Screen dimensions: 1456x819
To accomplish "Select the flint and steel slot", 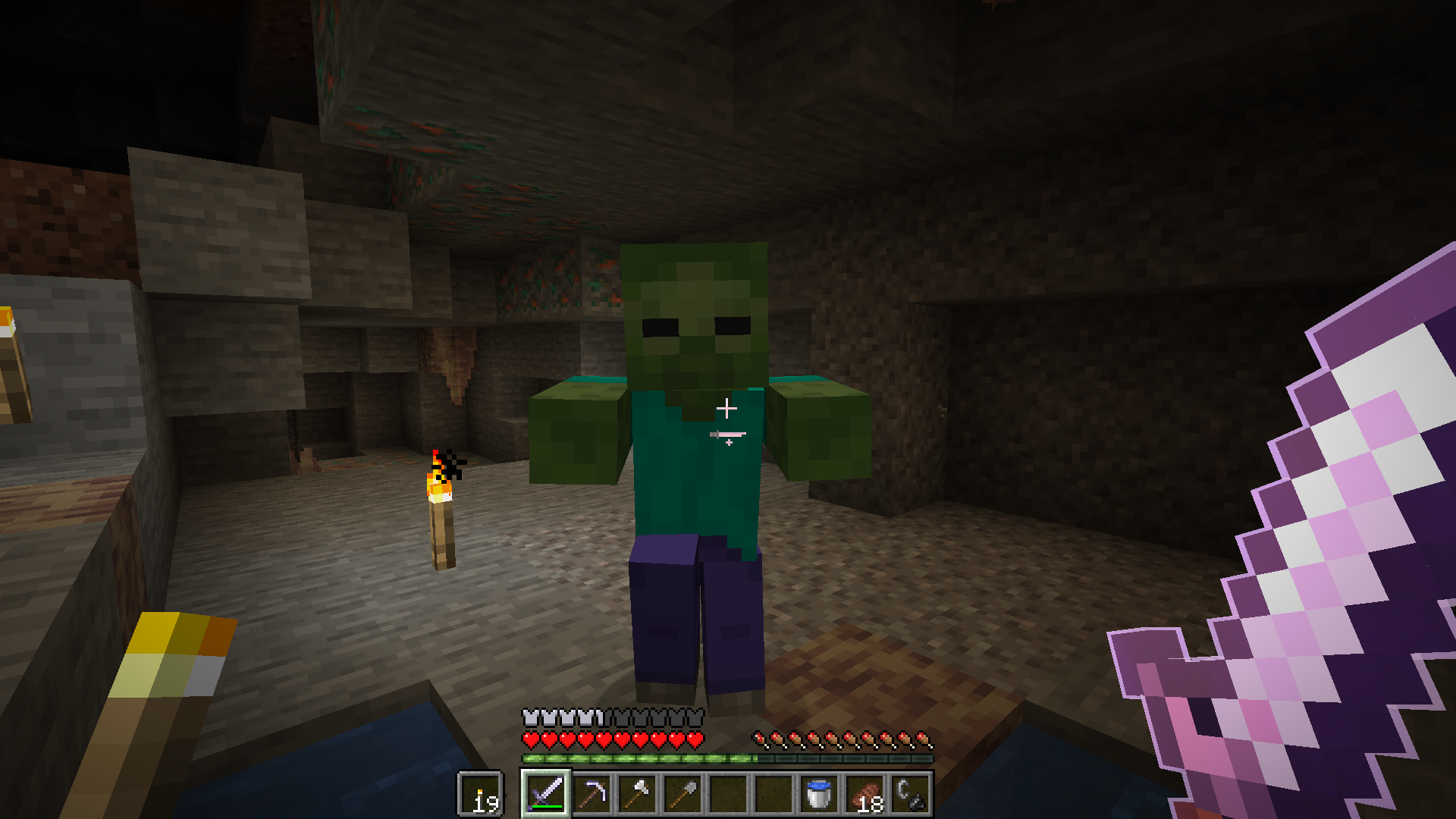I will [912, 794].
